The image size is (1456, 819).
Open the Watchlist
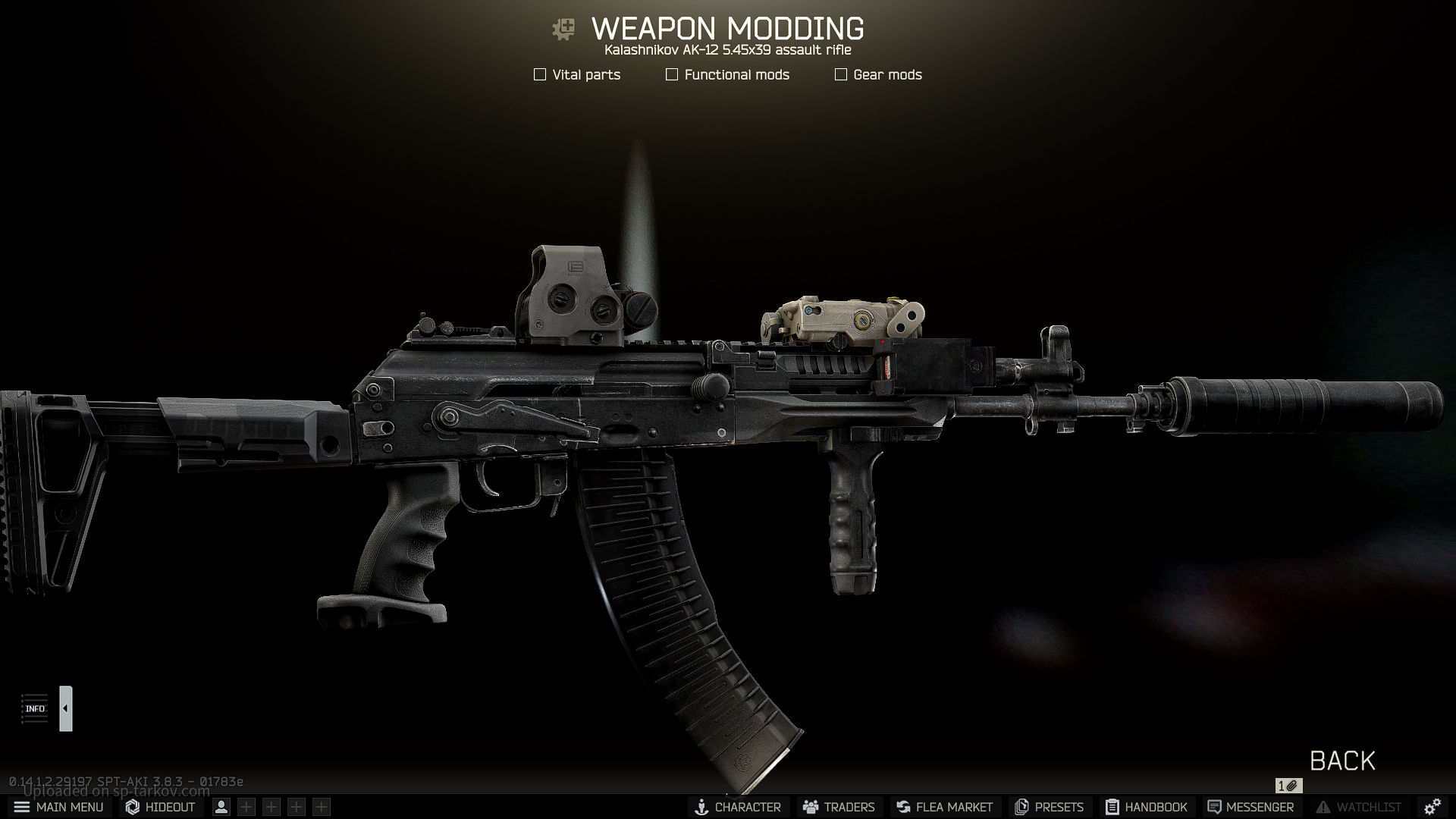pos(1358,807)
